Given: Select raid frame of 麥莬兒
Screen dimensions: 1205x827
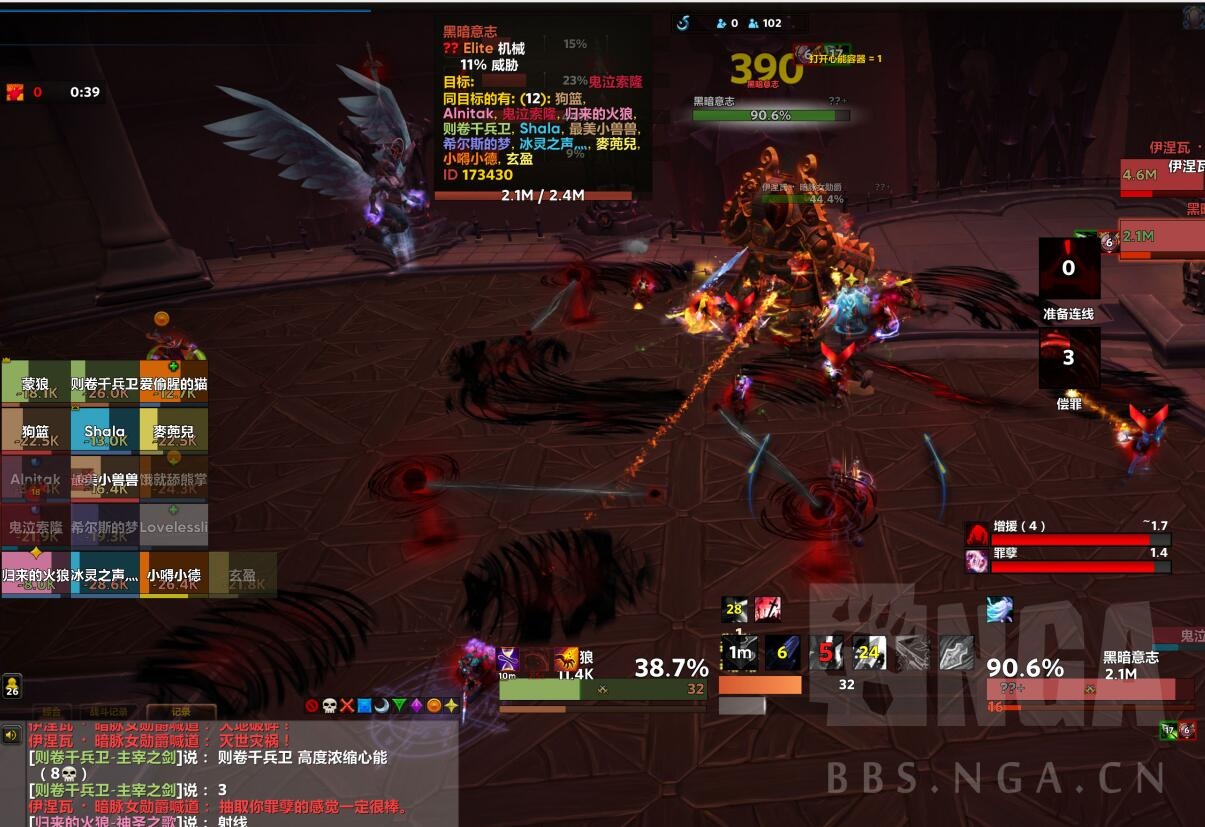Looking at the screenshot, I should 174,431.
